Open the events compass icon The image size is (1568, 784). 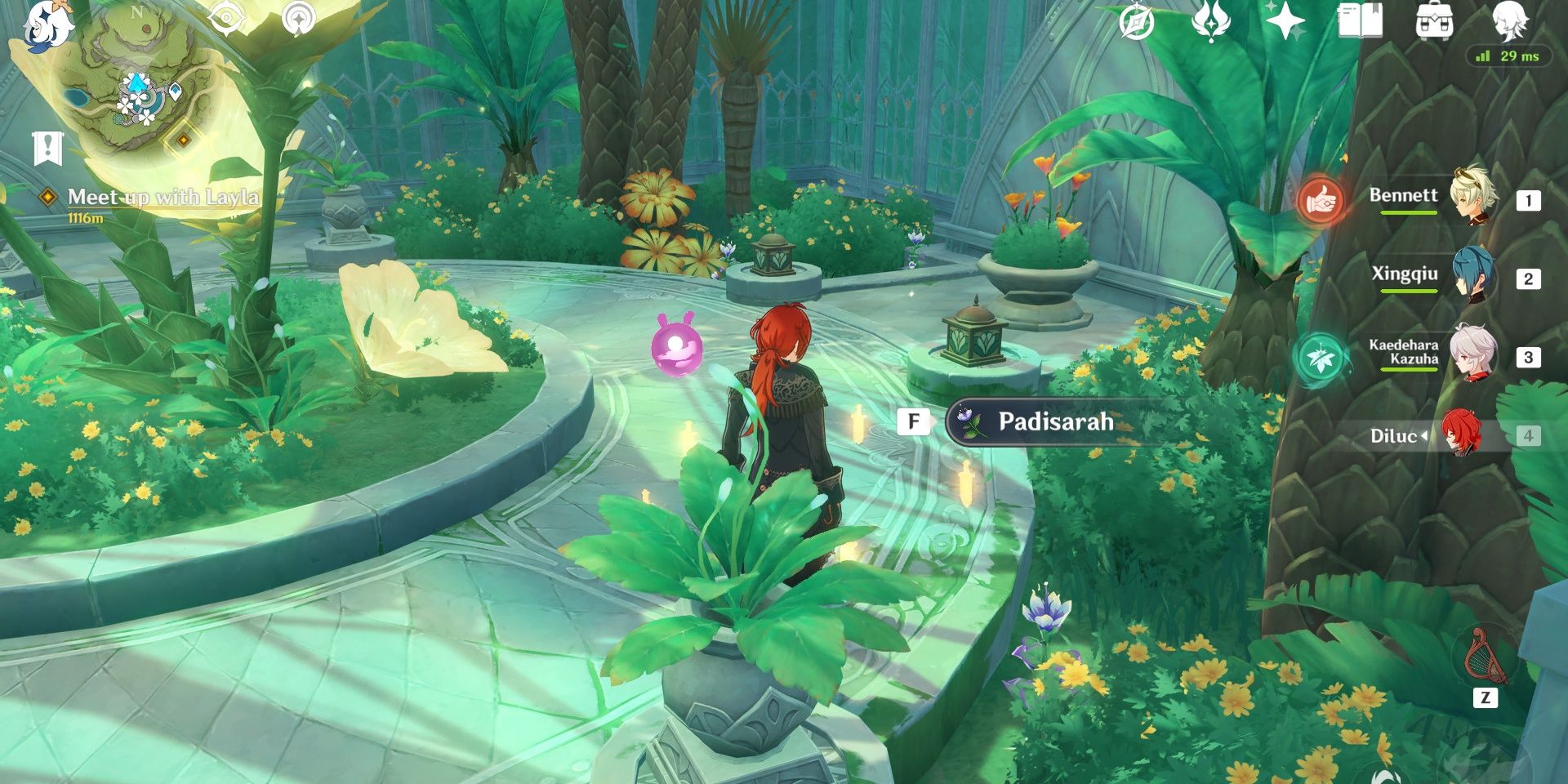[1136, 21]
